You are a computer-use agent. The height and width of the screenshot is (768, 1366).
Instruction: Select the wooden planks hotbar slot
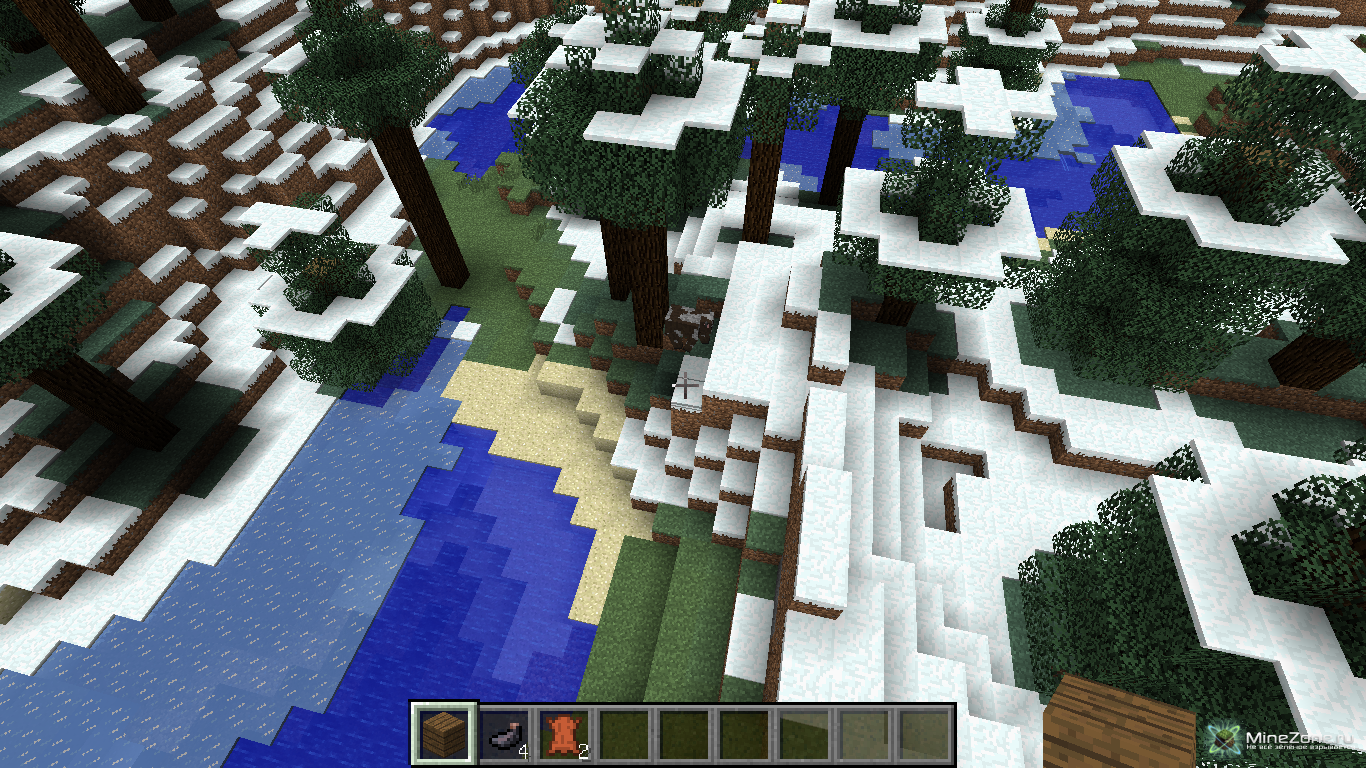[x=445, y=734]
